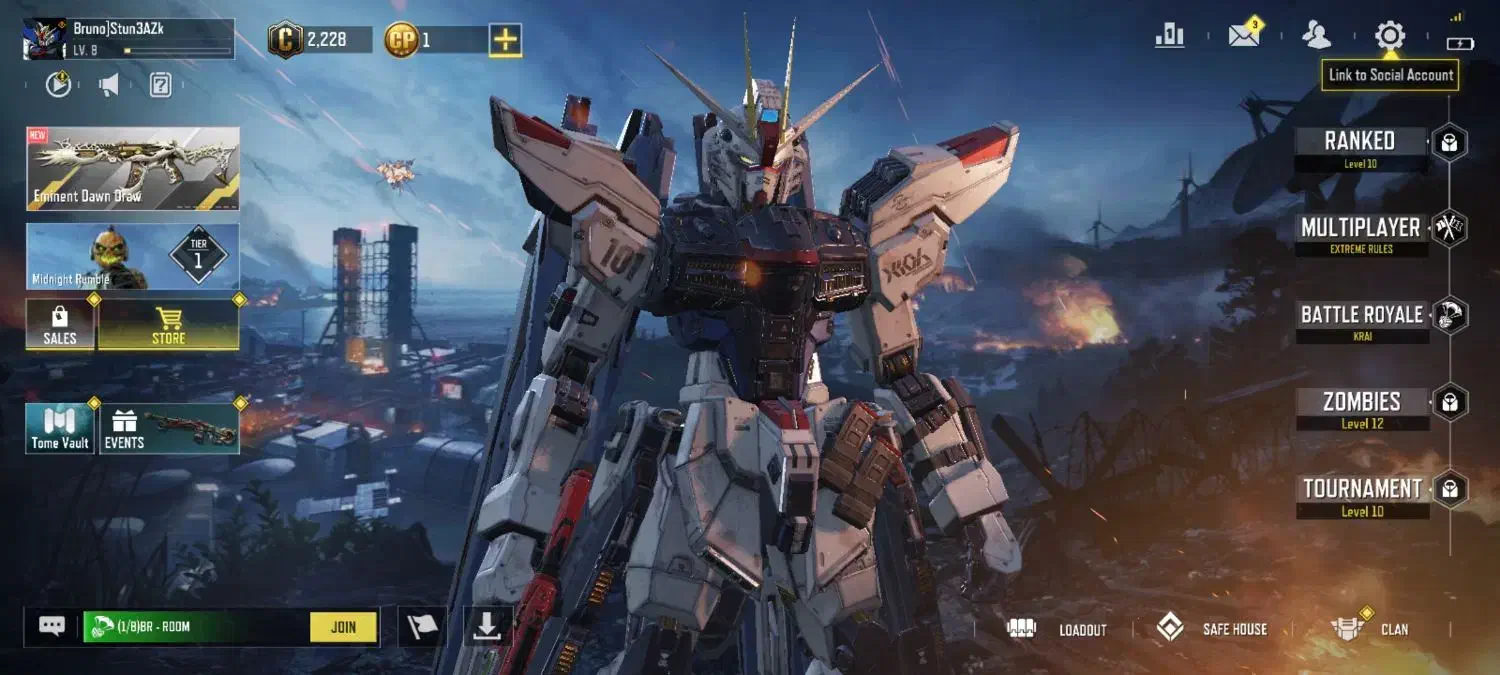Open the Eminent Dawn Draw banner
1500x675 pixels.
133,168
